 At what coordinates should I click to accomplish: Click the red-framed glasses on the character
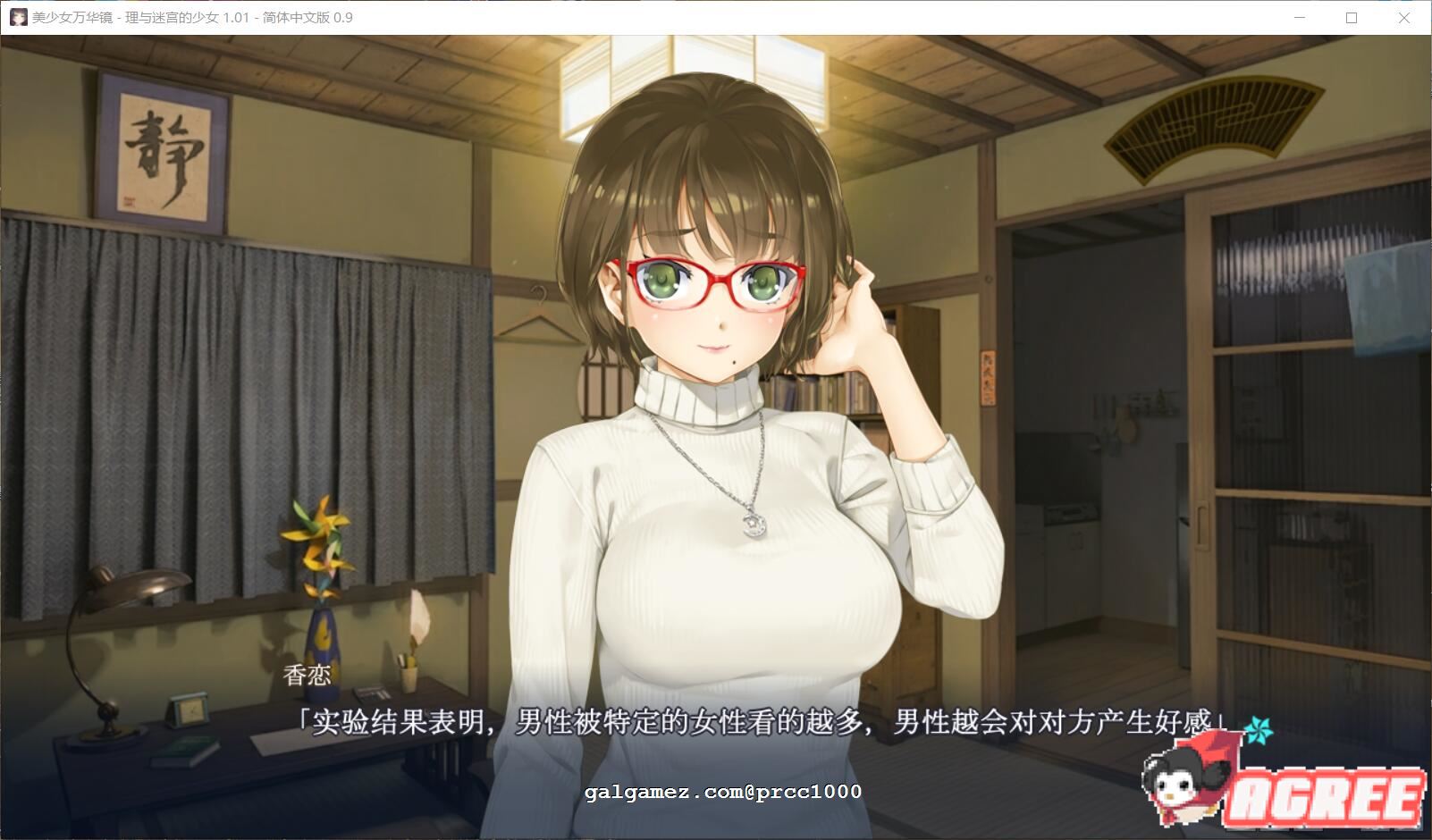tap(713, 280)
